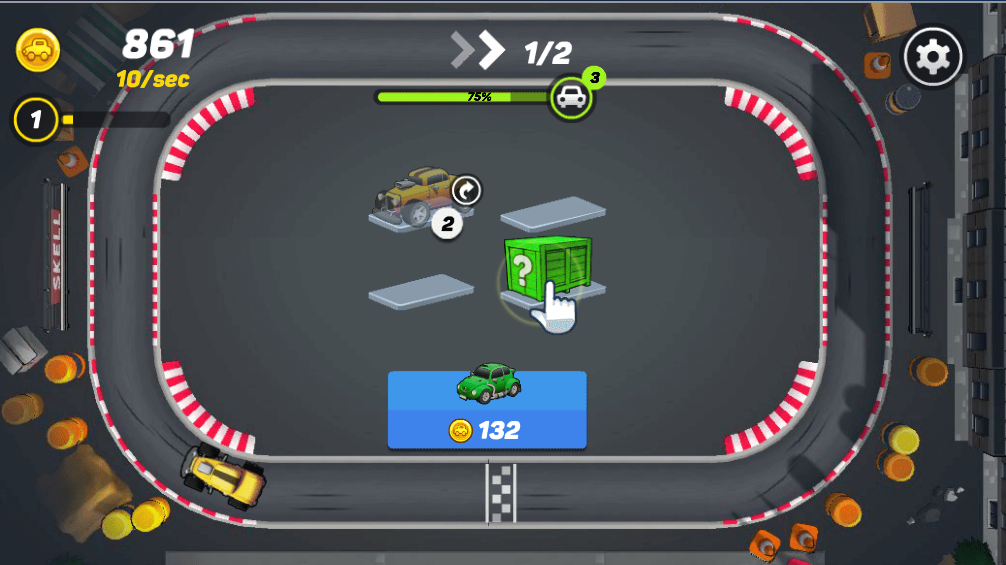
Task: Tap the fast-forward speed arrows
Action: pyautogui.click(x=477, y=50)
